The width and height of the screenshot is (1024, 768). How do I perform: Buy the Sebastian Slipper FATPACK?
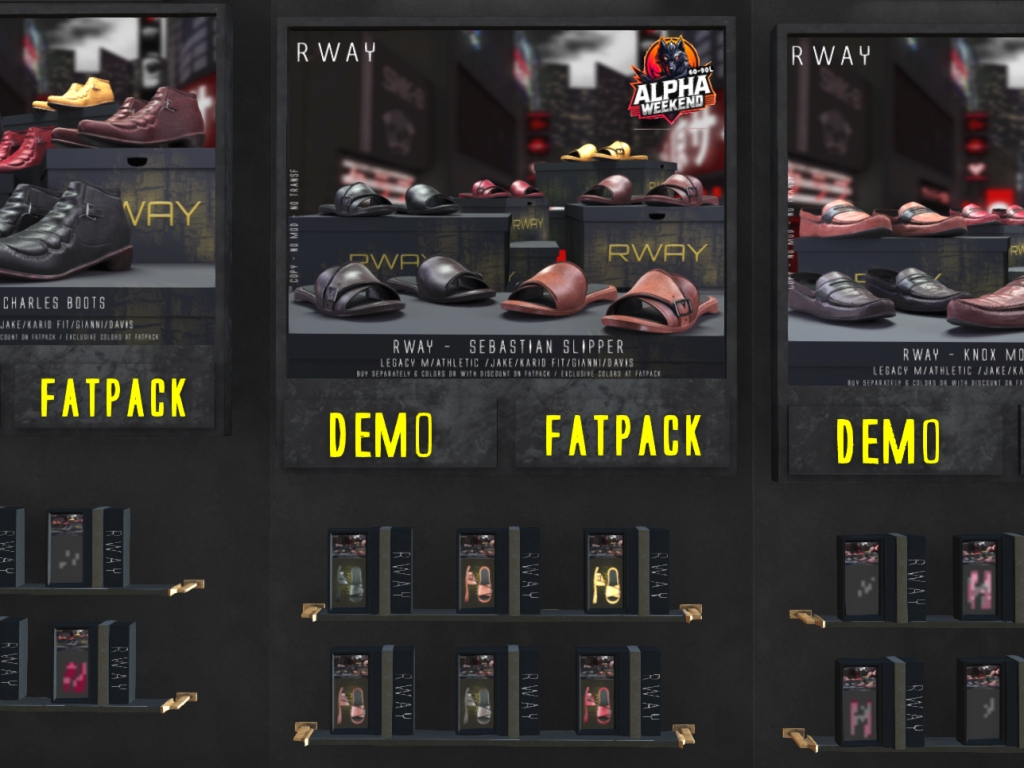(622, 434)
